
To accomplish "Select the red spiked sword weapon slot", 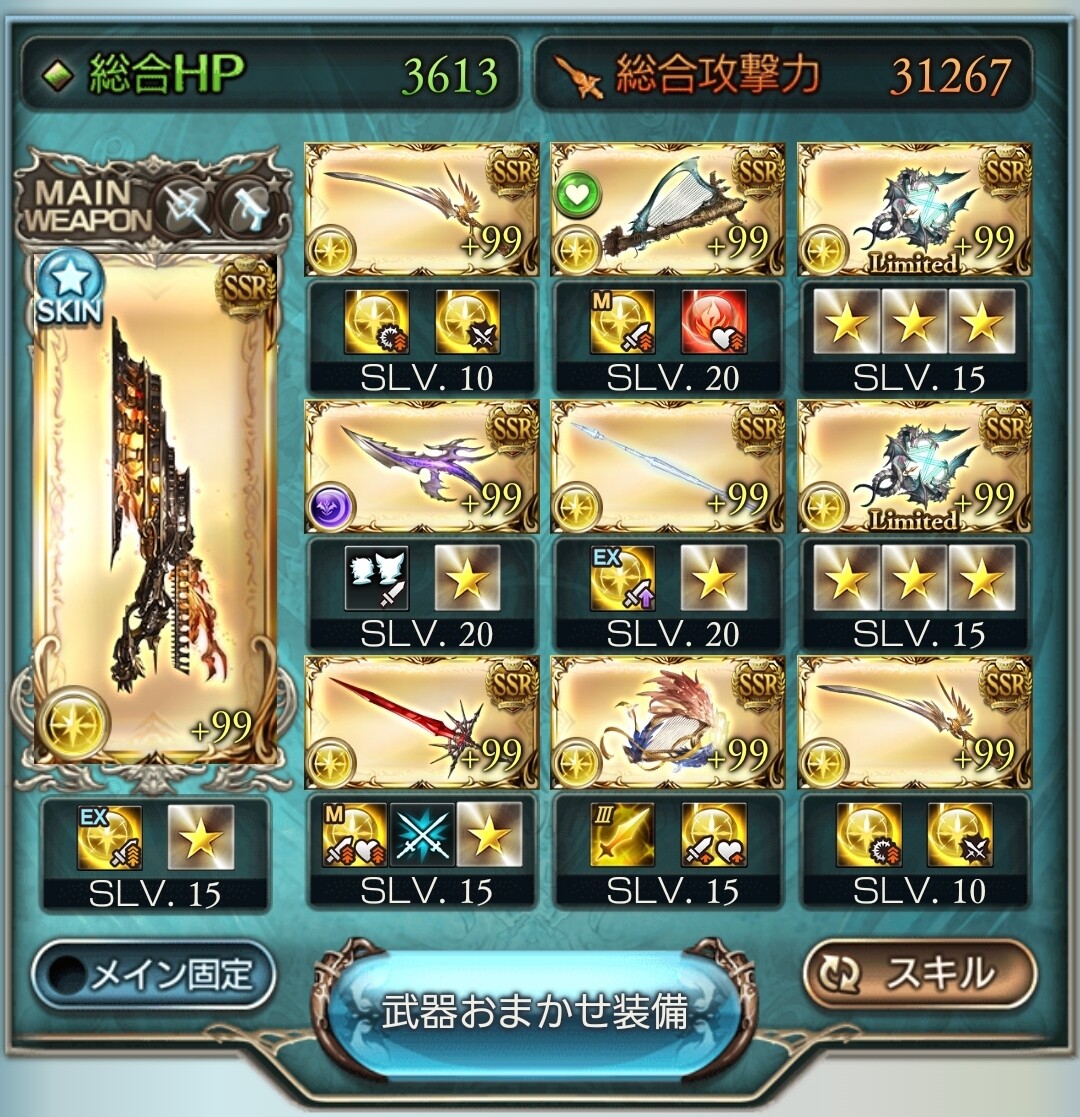I will pos(421,723).
